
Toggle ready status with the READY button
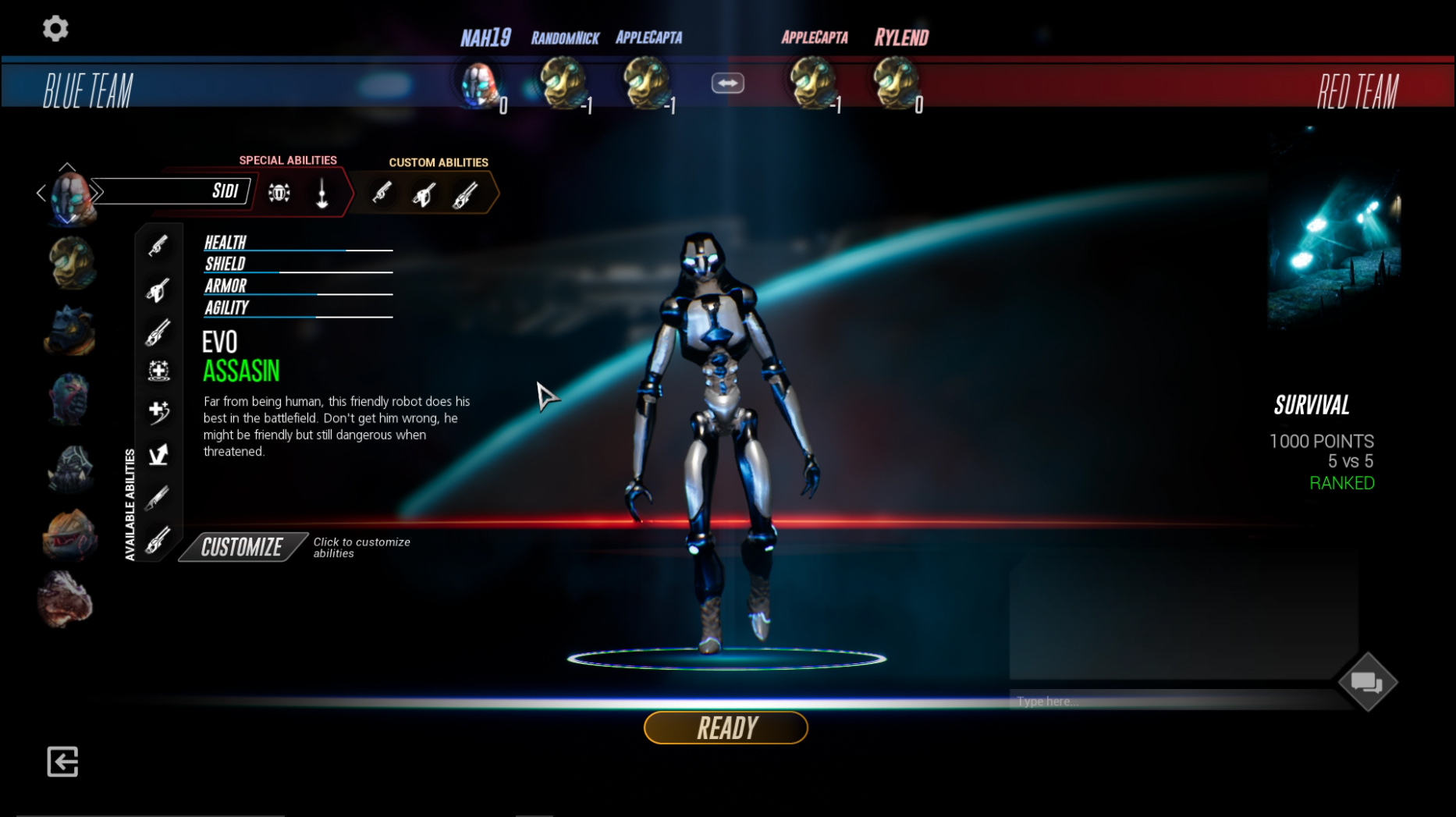click(x=725, y=726)
